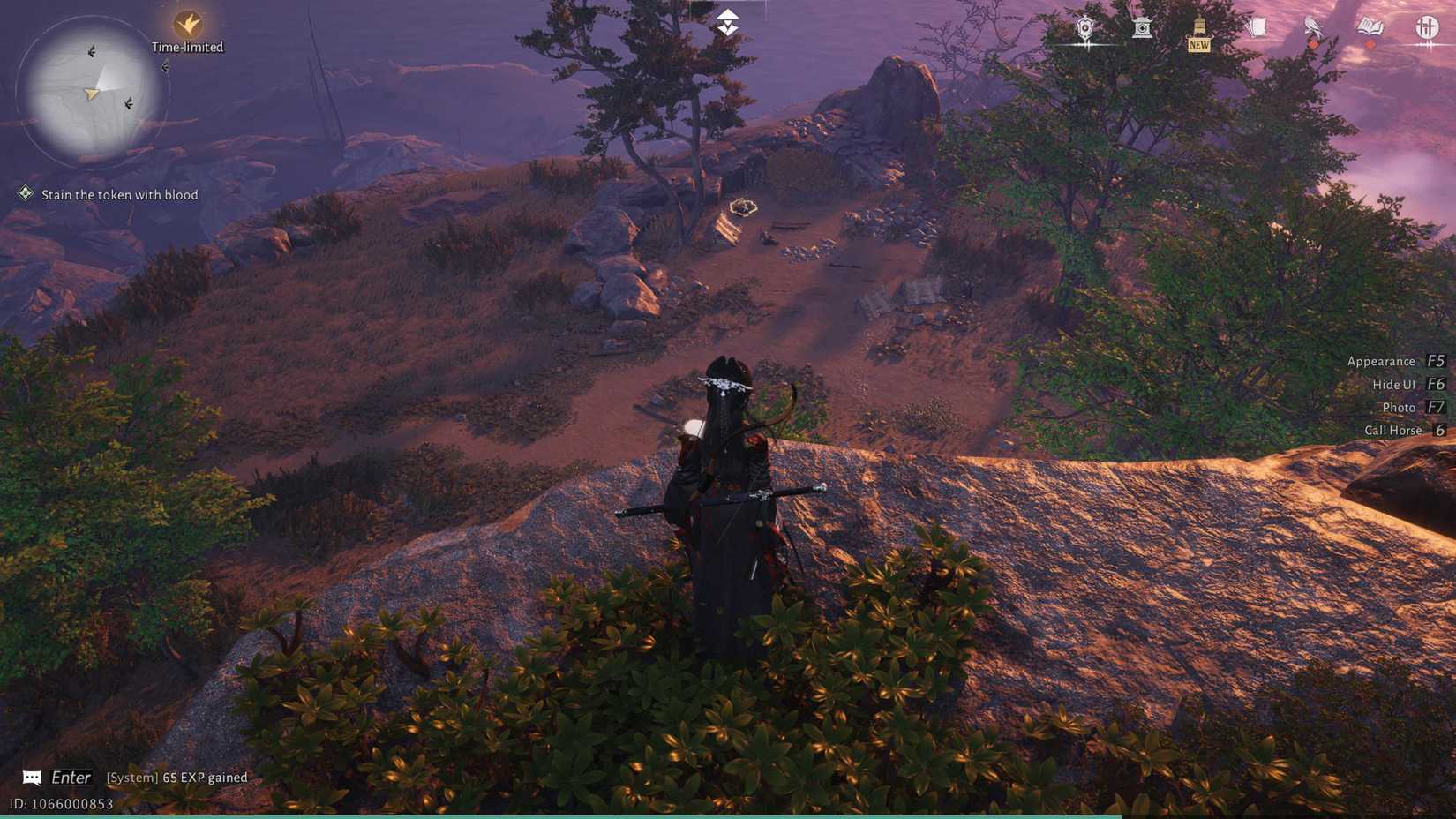Expand the double-arrow indicator above the camp

725,21
